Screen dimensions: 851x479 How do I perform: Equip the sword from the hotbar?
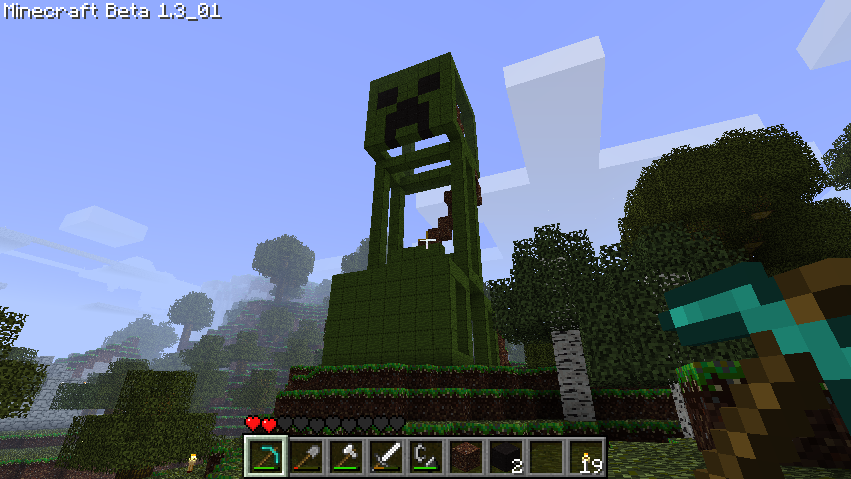coord(386,457)
